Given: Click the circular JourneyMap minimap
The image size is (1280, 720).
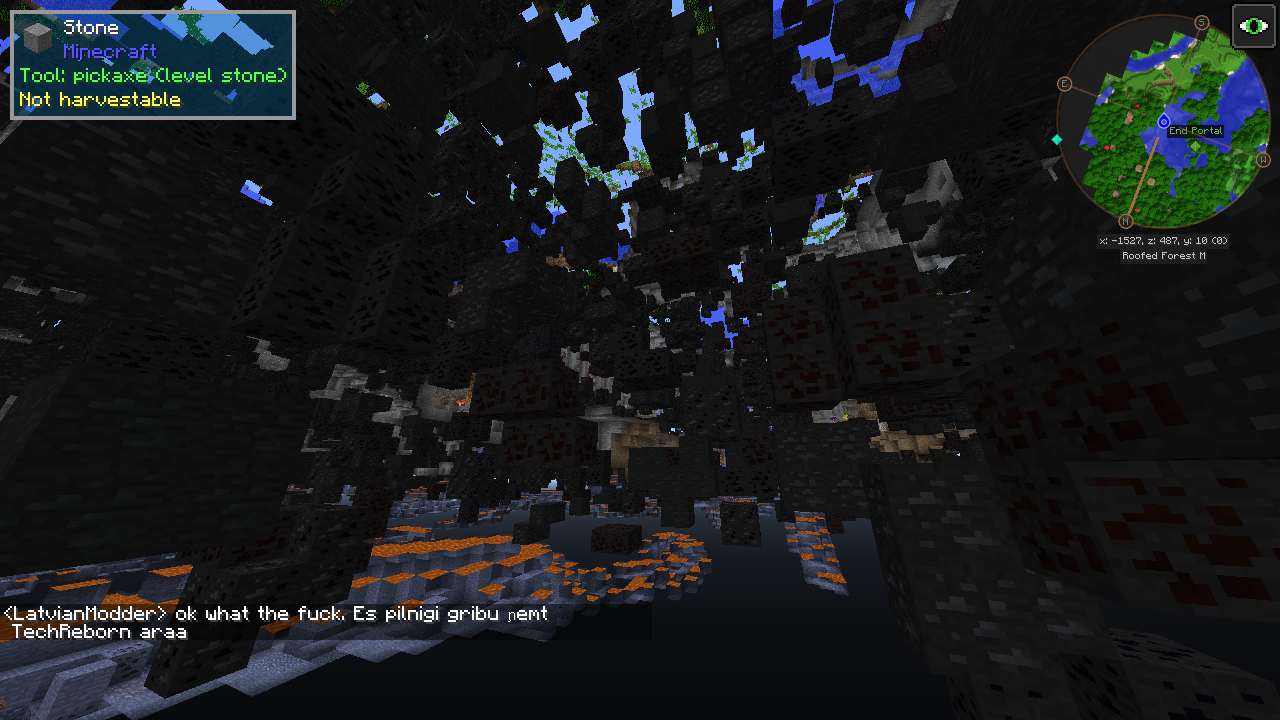Looking at the screenshot, I should [x=1162, y=123].
